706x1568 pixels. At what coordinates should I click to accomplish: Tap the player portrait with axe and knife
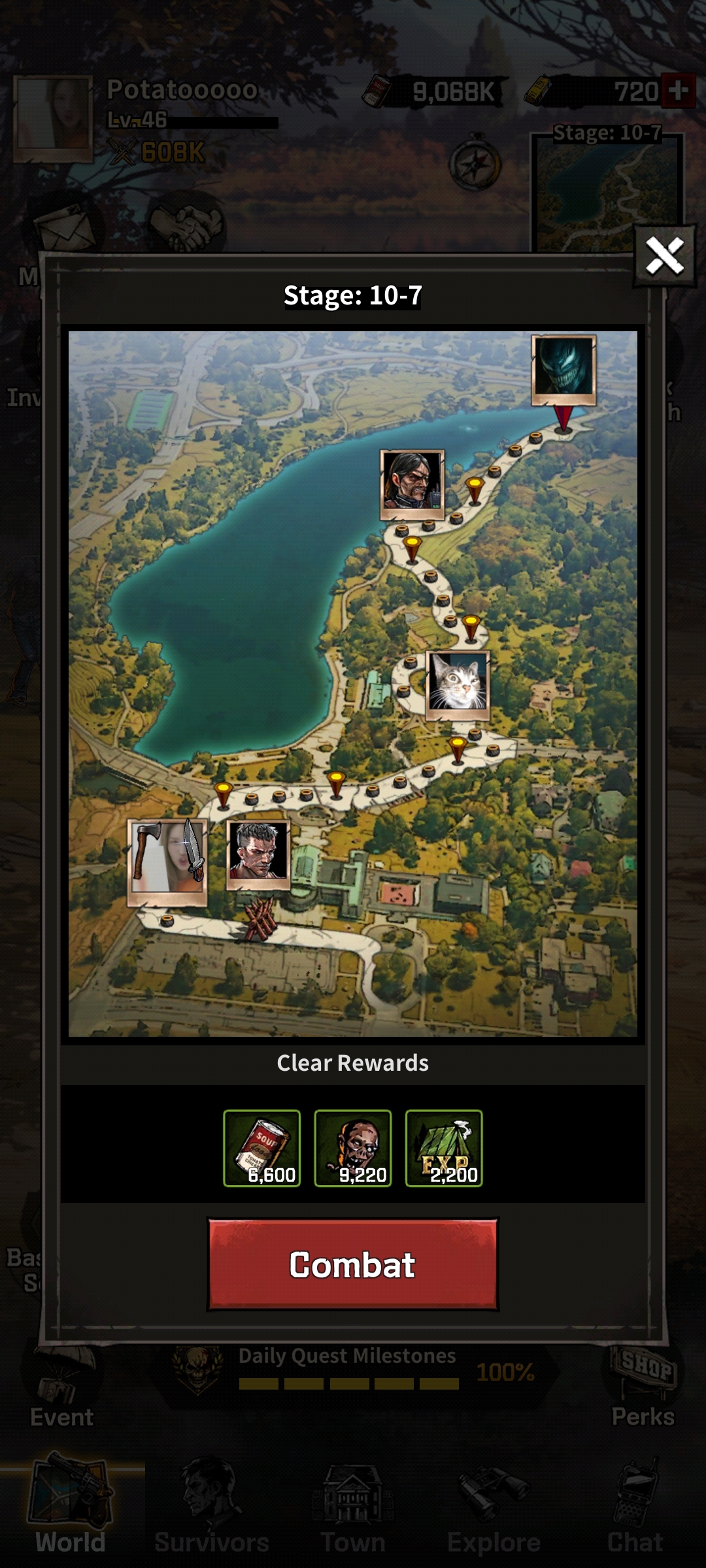[167, 861]
